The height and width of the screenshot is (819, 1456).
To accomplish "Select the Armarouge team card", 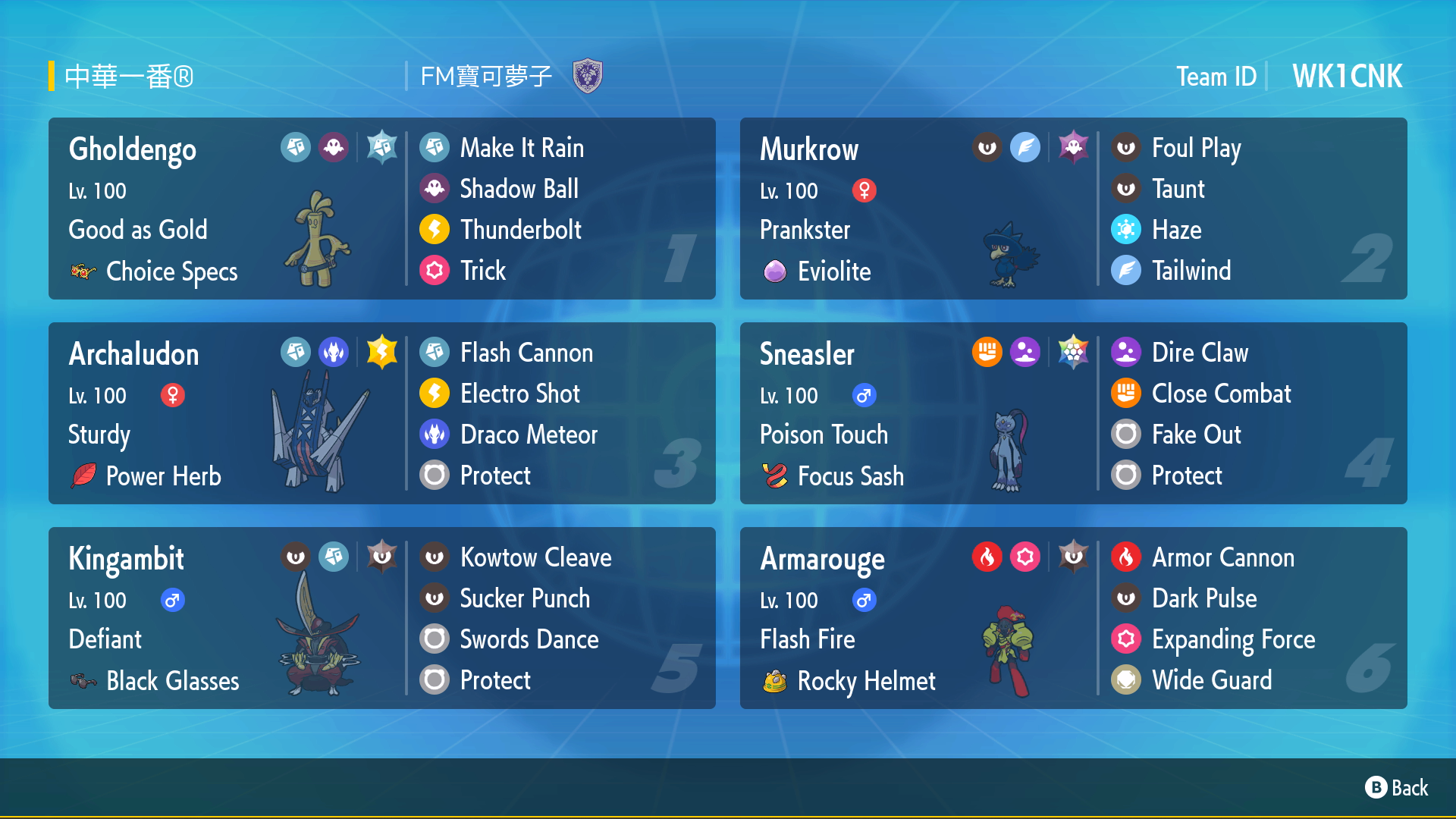I will [1073, 618].
